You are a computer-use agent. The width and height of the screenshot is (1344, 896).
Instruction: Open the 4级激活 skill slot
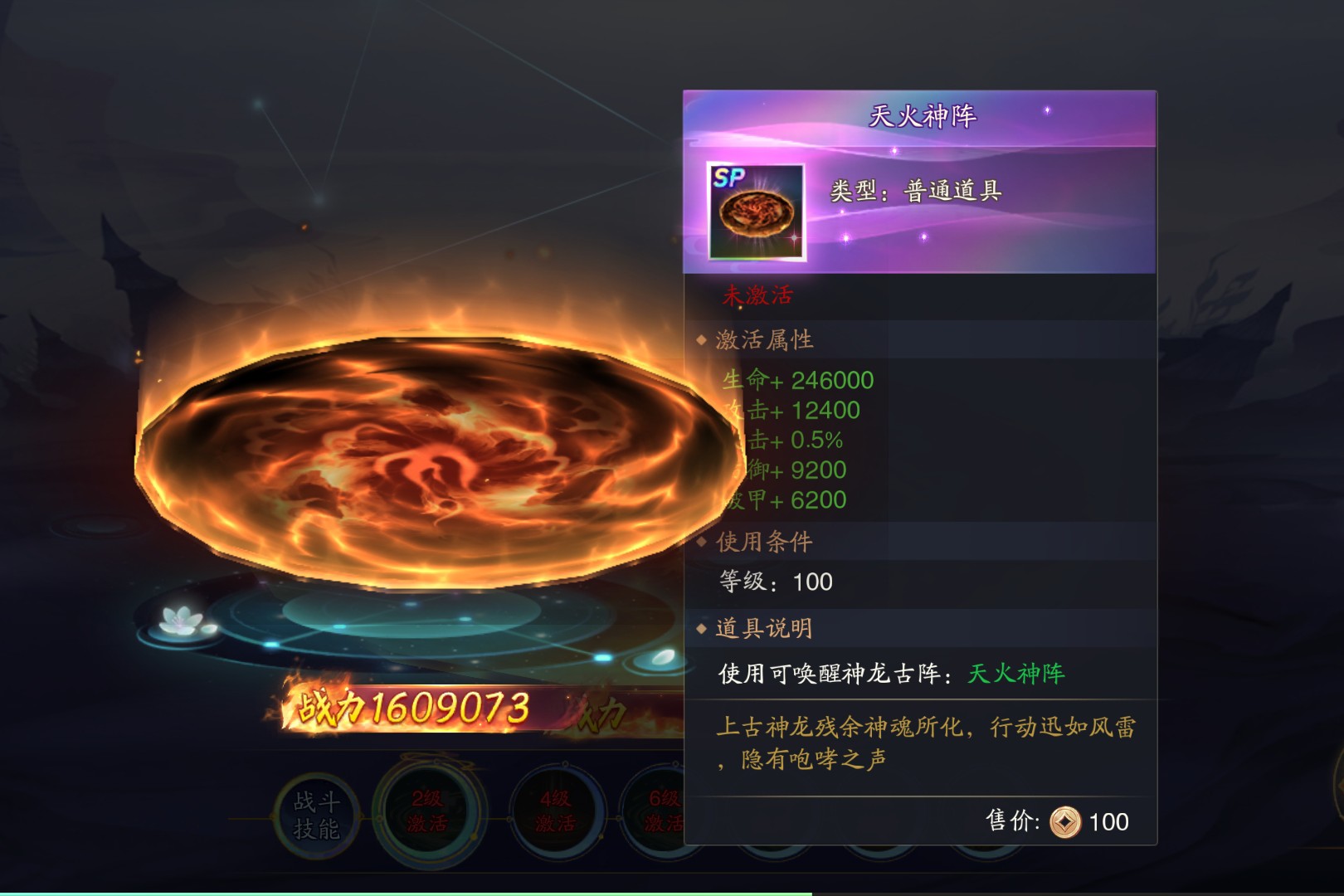[554, 811]
